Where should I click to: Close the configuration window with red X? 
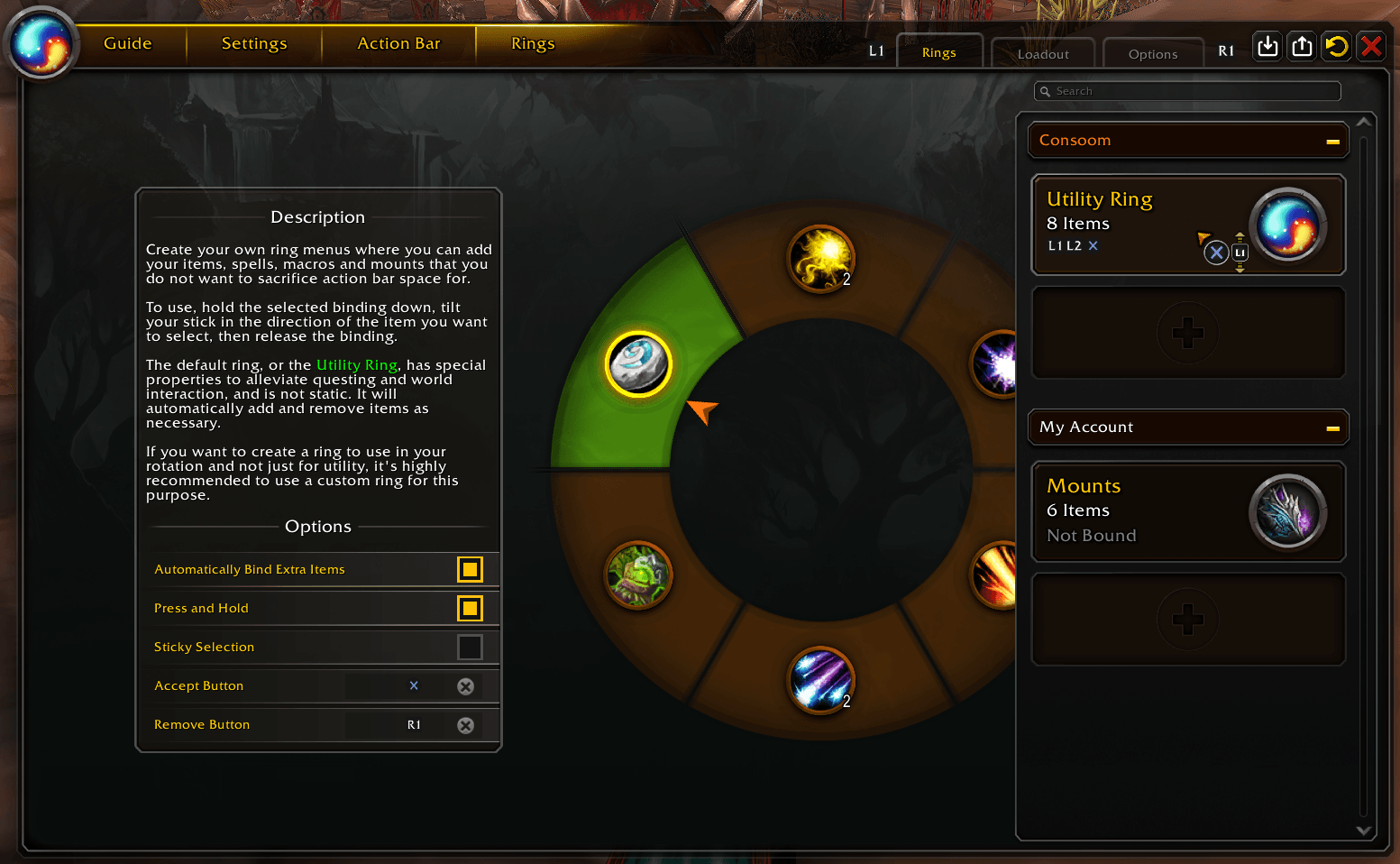click(x=1371, y=46)
